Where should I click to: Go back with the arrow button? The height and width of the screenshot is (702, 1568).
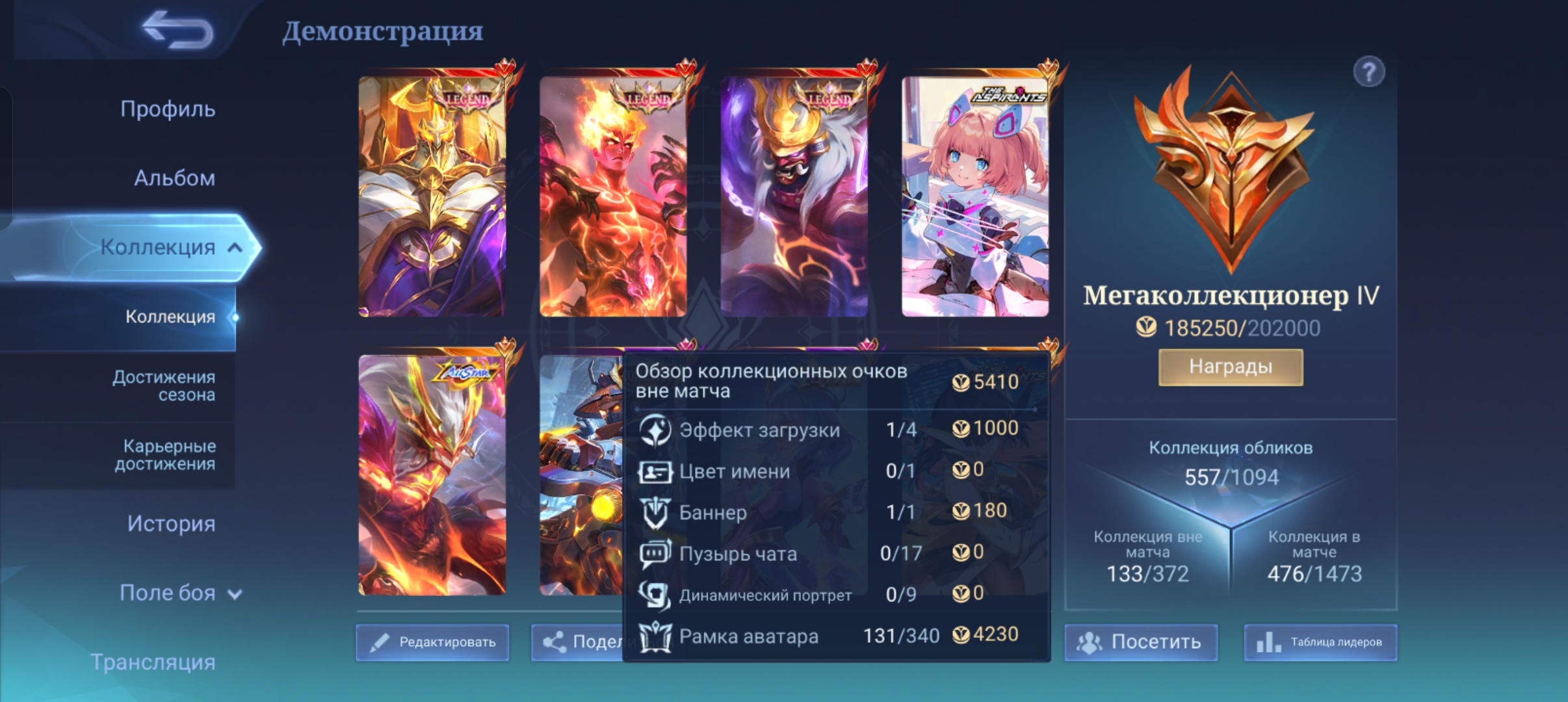[177, 31]
